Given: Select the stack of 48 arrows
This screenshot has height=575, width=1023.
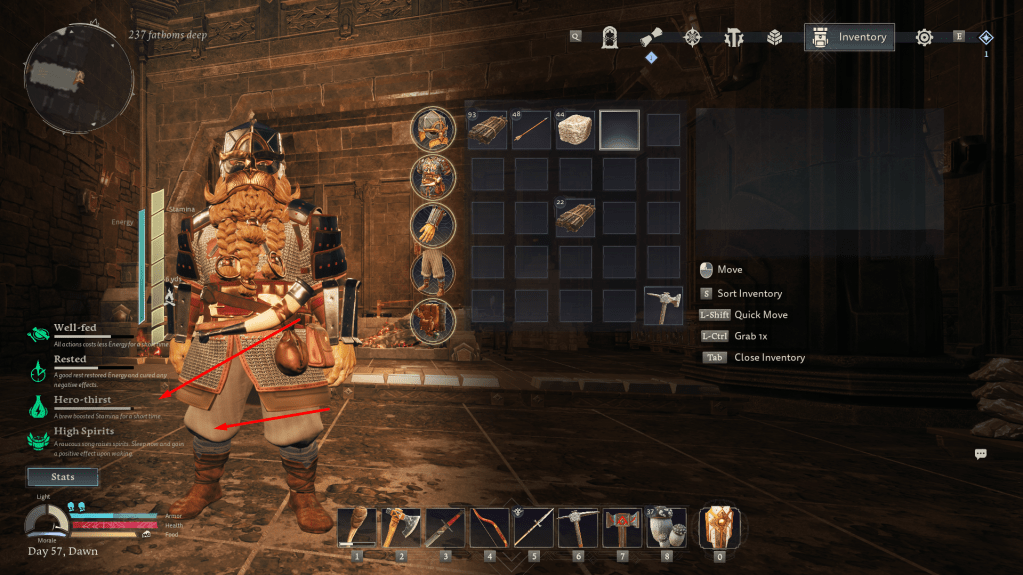Looking at the screenshot, I should pyautogui.click(x=531, y=130).
